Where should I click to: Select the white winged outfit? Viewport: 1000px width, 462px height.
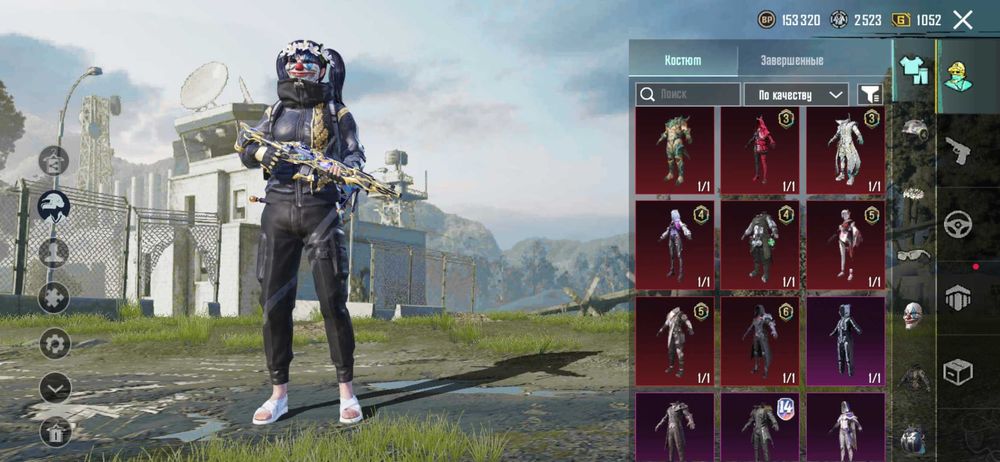pos(845,151)
